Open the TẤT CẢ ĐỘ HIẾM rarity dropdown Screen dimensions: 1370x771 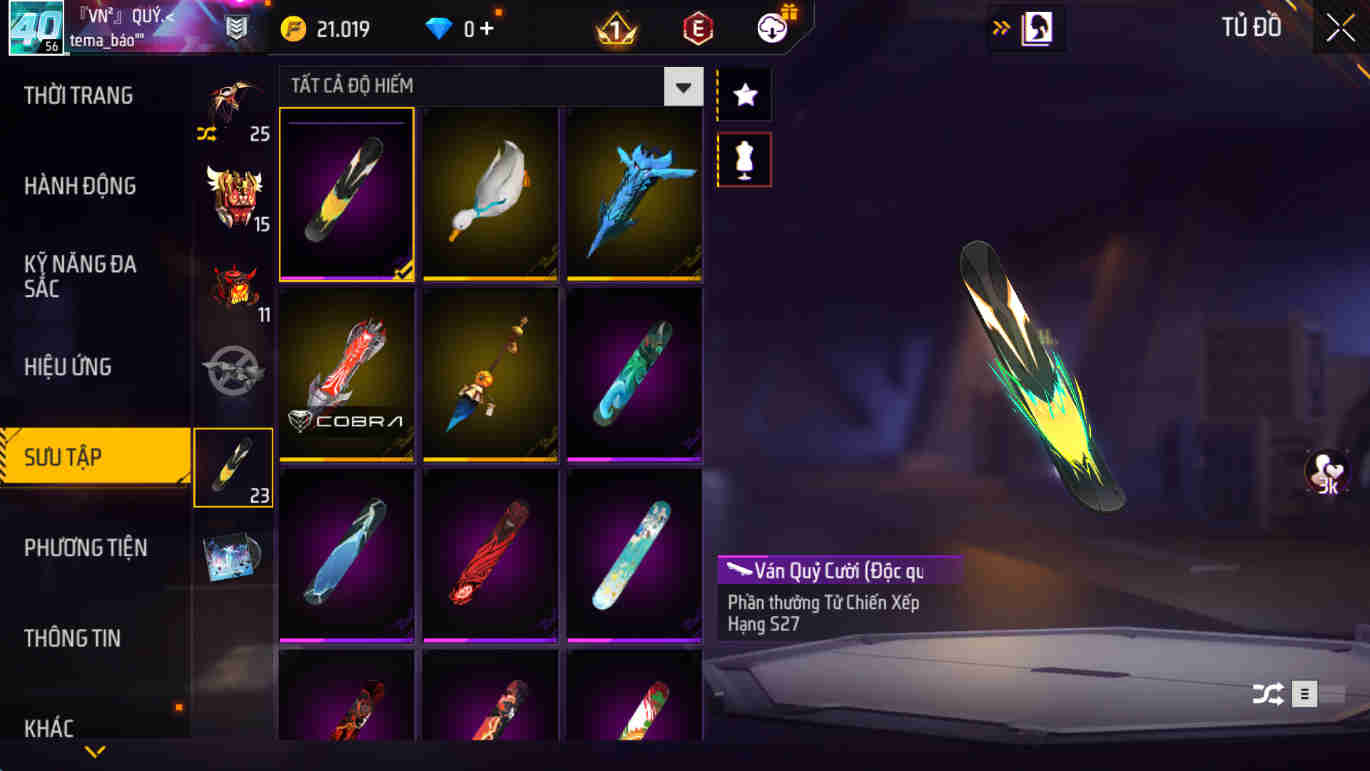(x=683, y=87)
